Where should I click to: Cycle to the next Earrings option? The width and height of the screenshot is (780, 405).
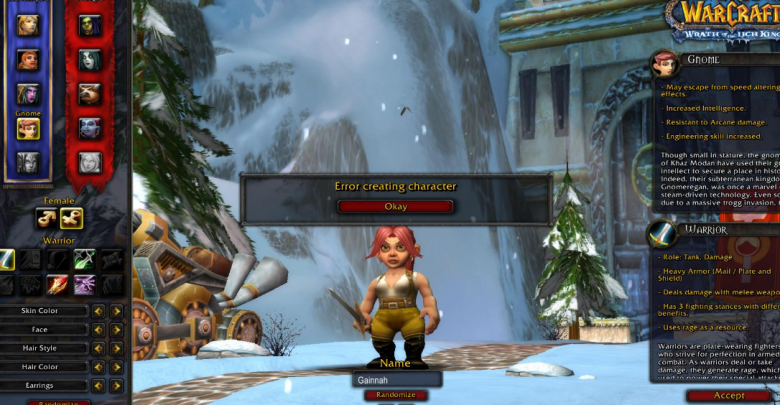[x=117, y=385]
